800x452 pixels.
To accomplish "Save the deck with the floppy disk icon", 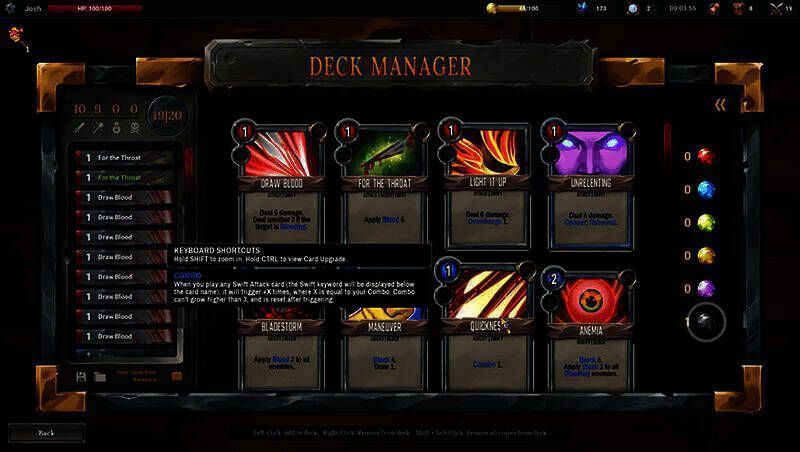I will [x=81, y=376].
